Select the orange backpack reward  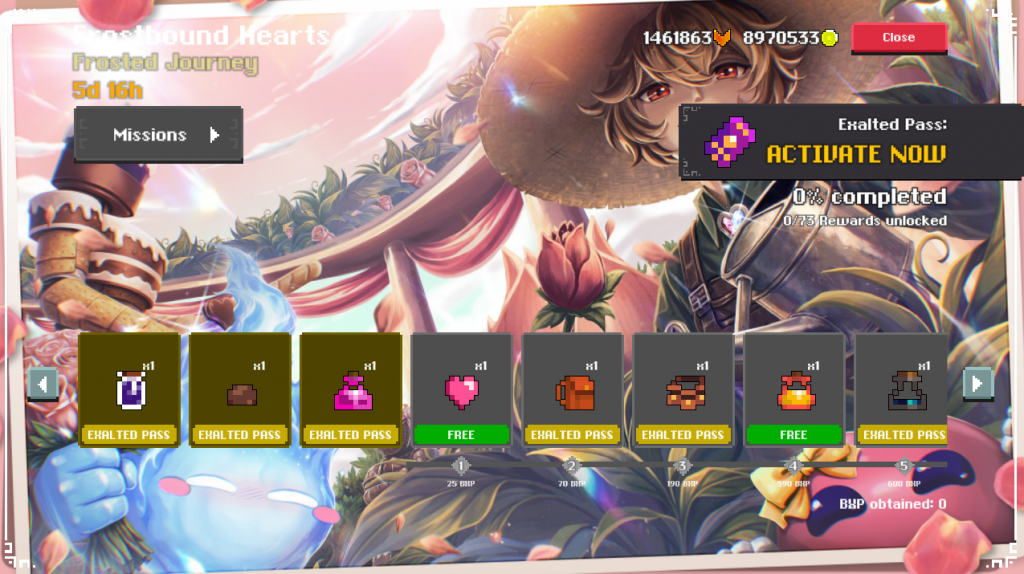[x=573, y=390]
